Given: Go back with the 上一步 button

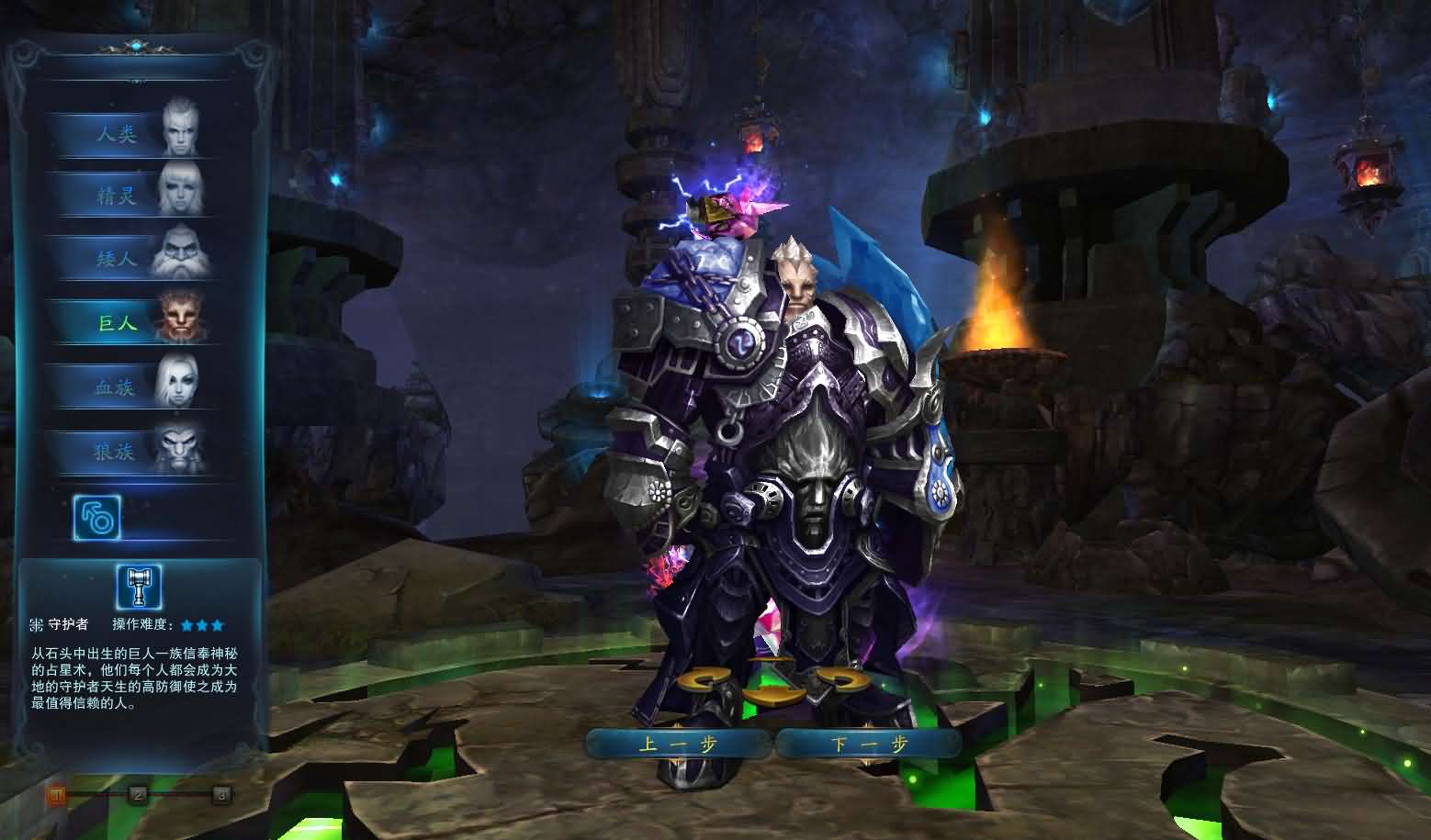Looking at the screenshot, I should click(678, 744).
